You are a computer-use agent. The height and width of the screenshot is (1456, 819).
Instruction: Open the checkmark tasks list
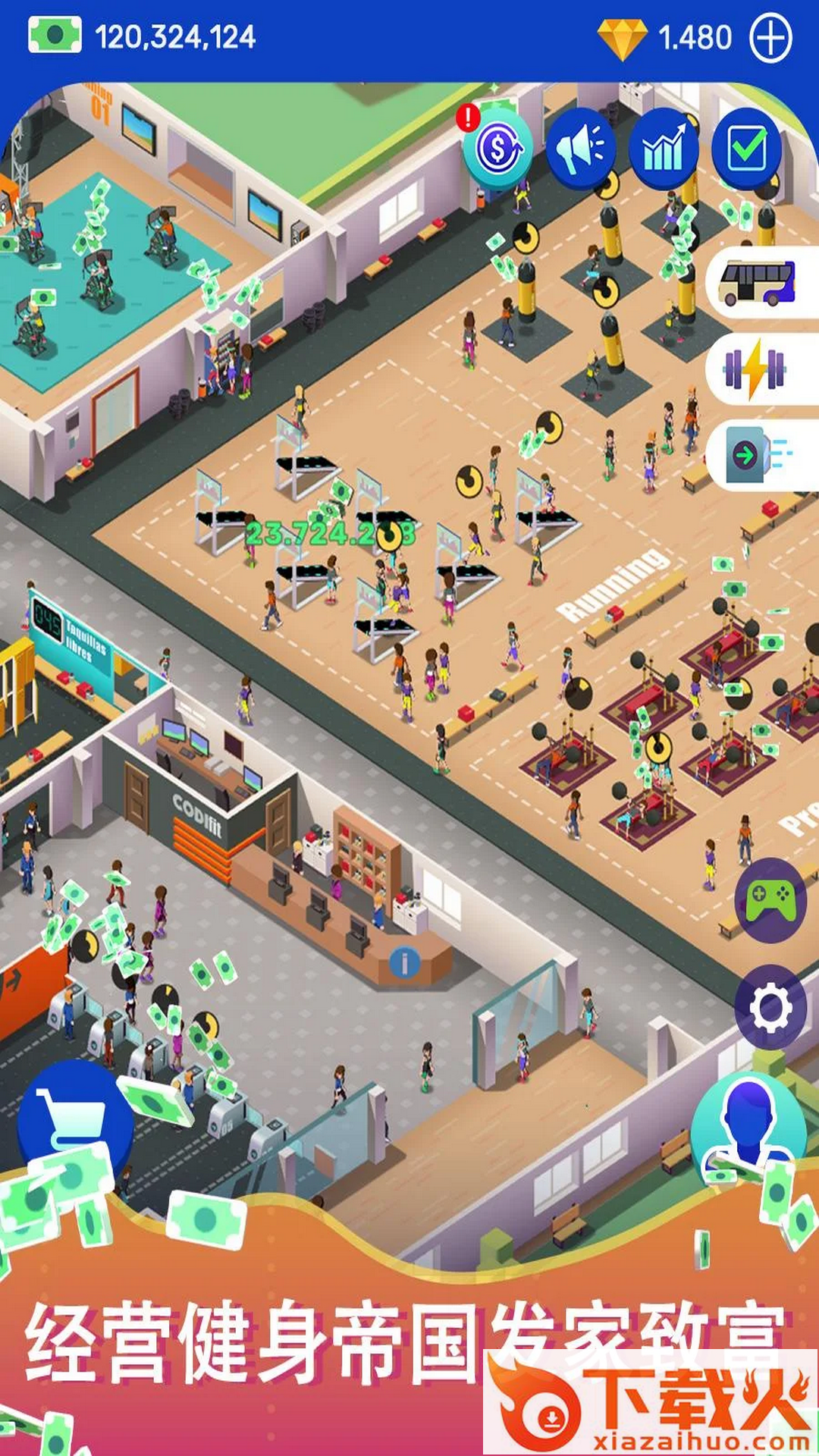746,149
